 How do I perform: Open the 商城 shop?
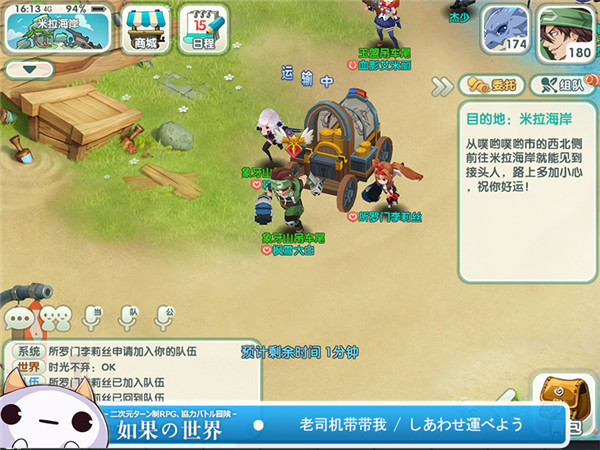point(147,28)
